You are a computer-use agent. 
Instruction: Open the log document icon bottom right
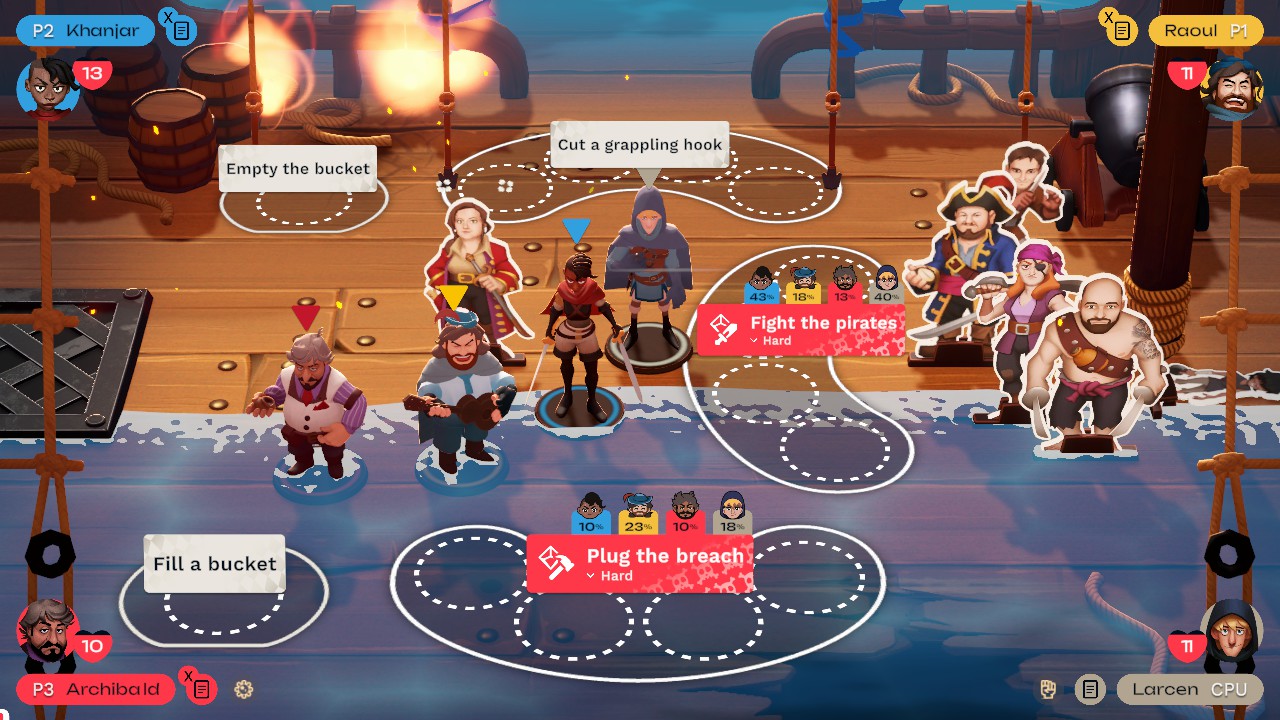click(x=1090, y=689)
